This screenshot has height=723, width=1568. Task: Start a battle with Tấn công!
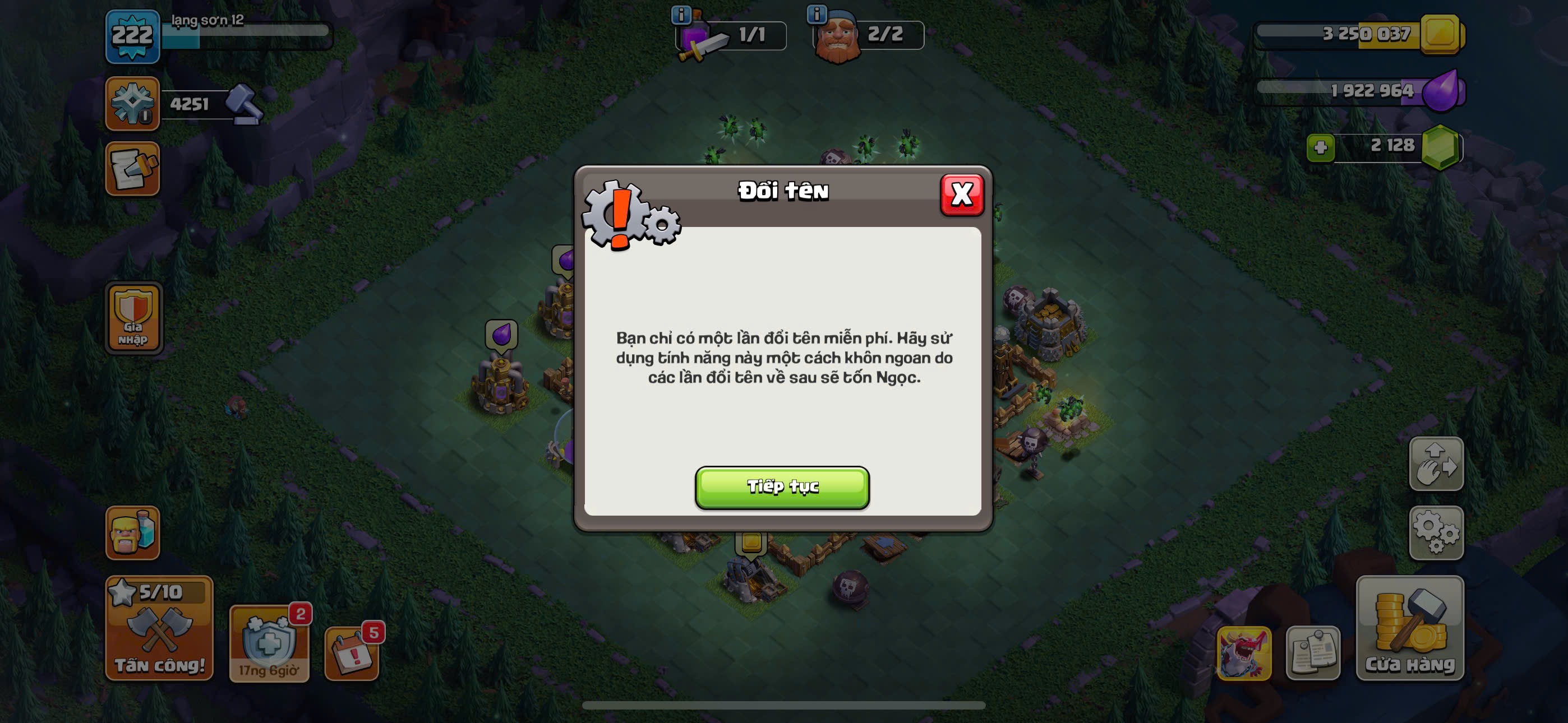point(159,628)
